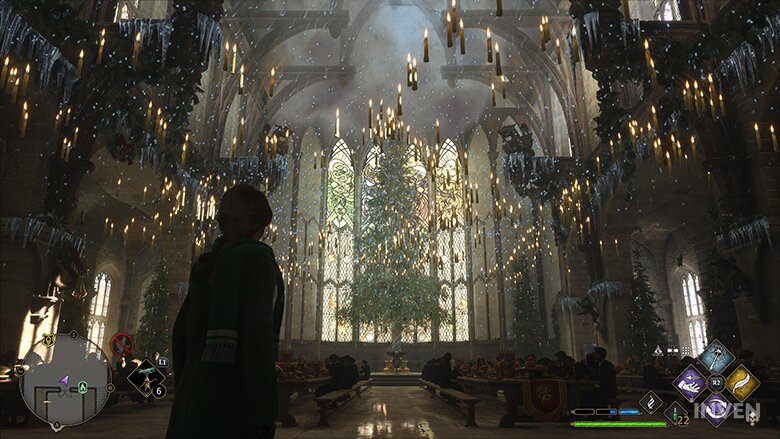The height and width of the screenshot is (439, 780).
Task: Activate the white swirl ancient magic icon
Action: click(652, 402)
